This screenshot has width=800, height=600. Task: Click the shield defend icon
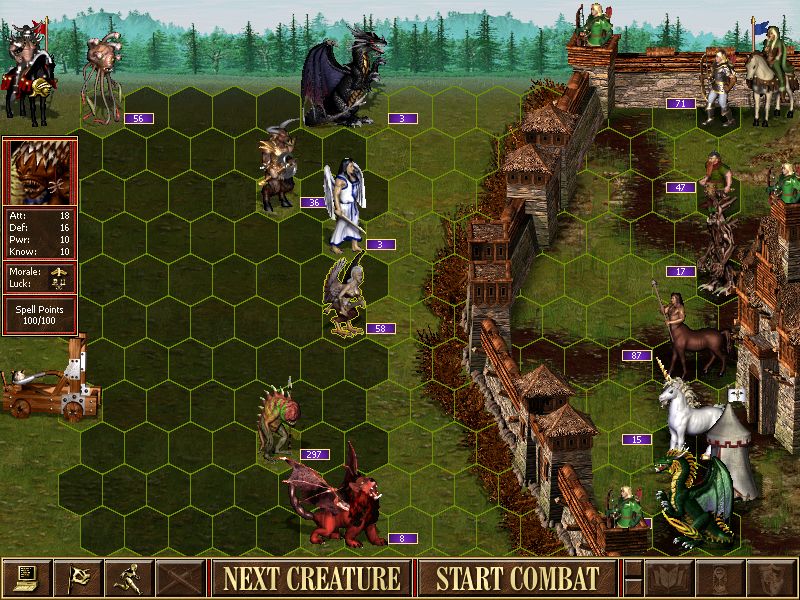770,578
